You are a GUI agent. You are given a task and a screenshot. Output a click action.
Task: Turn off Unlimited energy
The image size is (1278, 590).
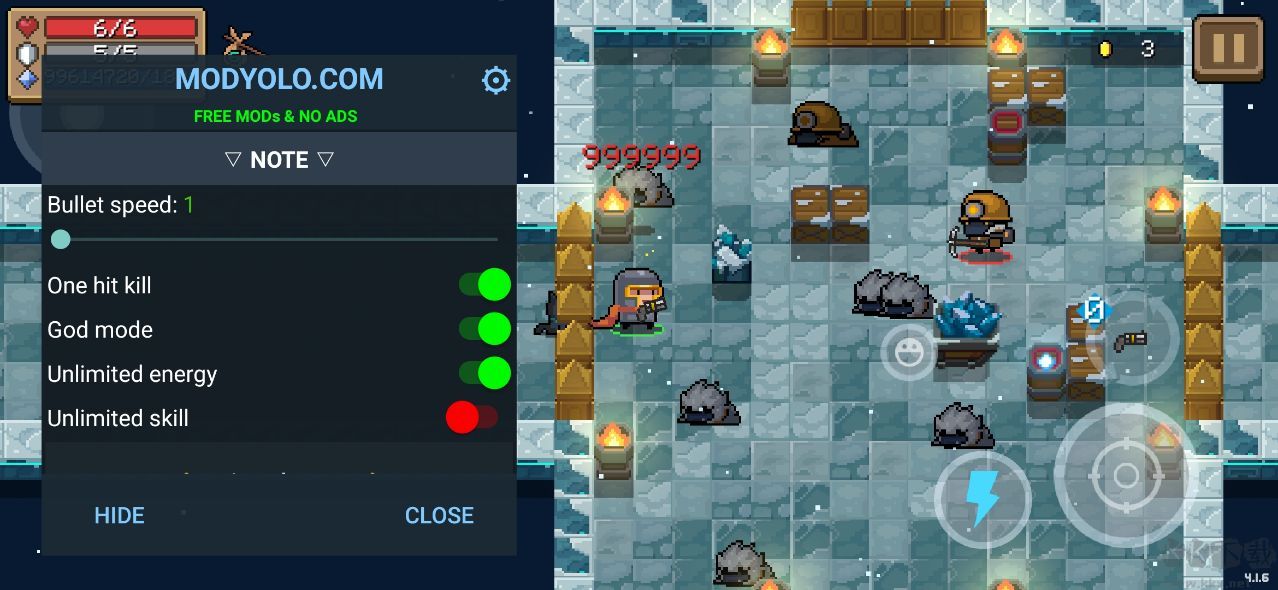point(485,374)
